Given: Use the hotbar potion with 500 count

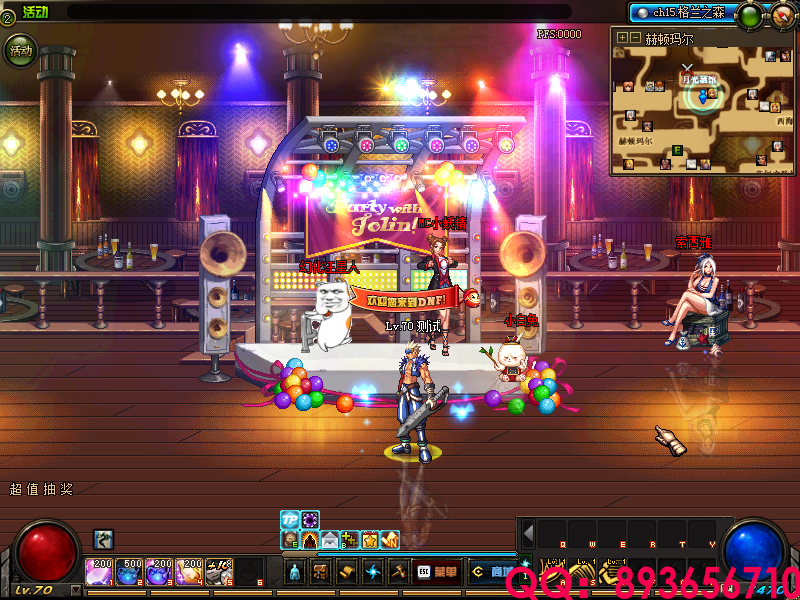Looking at the screenshot, I should (x=130, y=572).
